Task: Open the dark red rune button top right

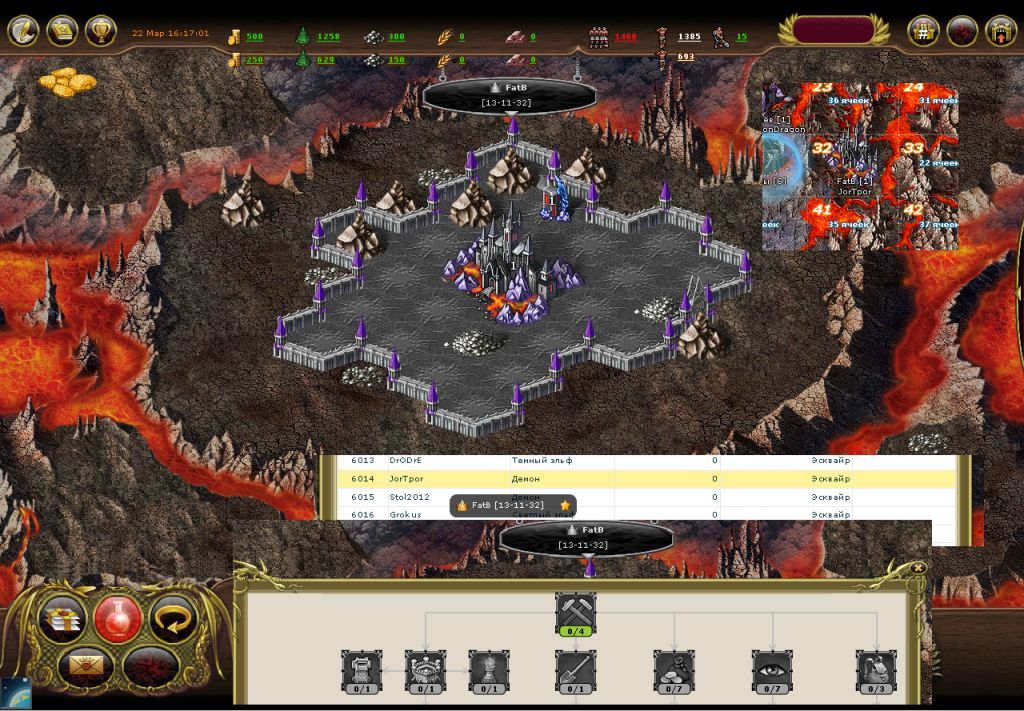Action: 962,31
